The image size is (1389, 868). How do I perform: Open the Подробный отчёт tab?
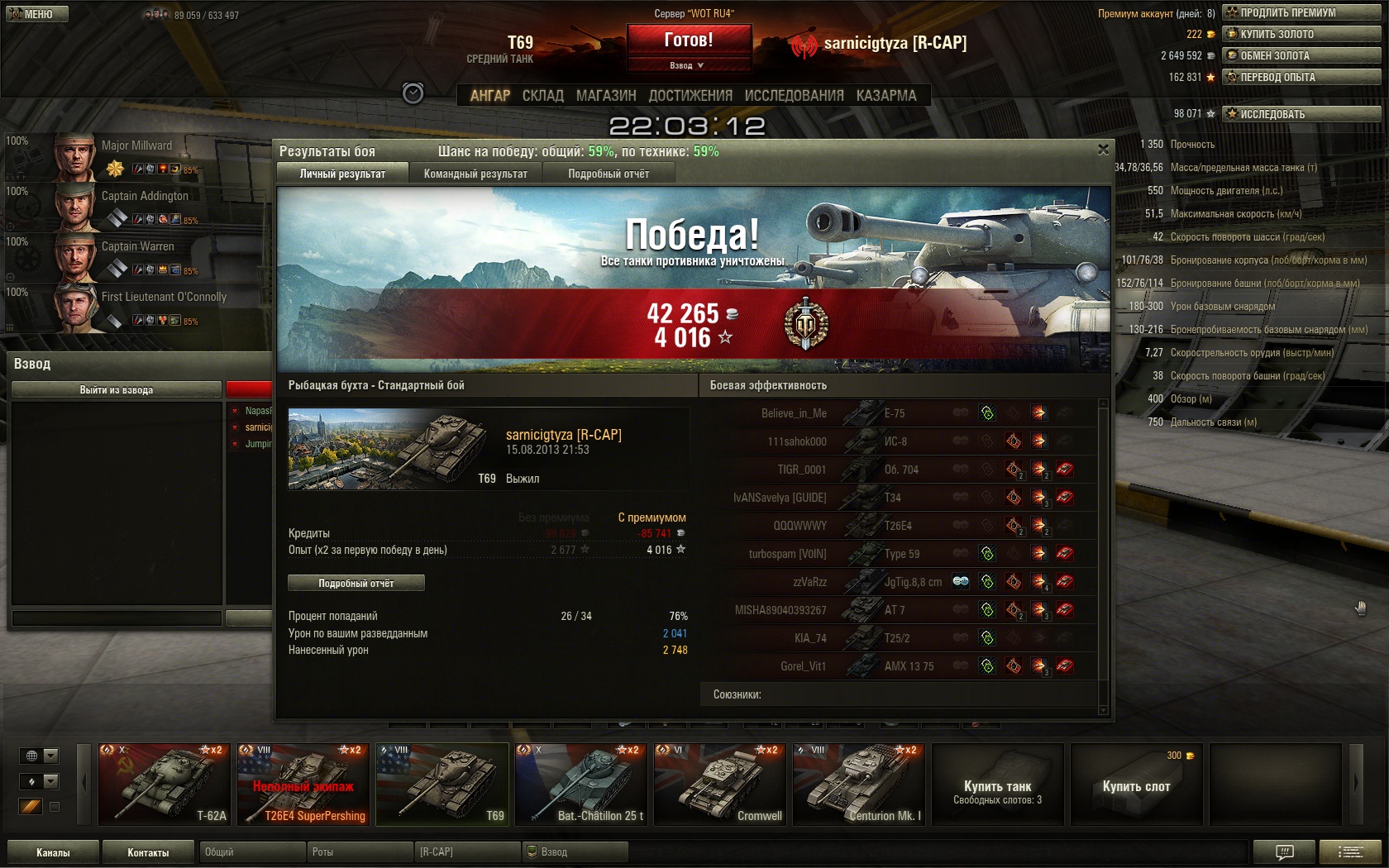(x=609, y=174)
